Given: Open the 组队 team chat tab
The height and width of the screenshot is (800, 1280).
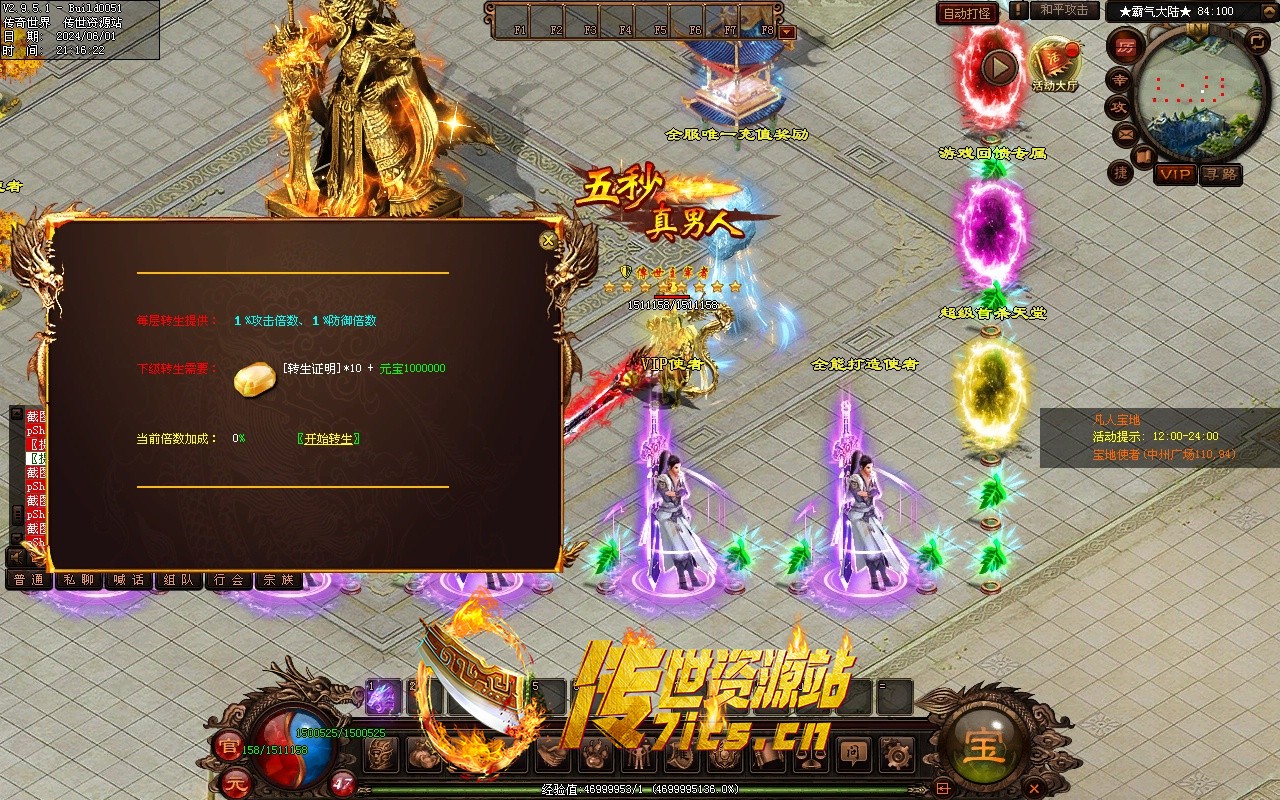Looking at the screenshot, I should click(179, 580).
